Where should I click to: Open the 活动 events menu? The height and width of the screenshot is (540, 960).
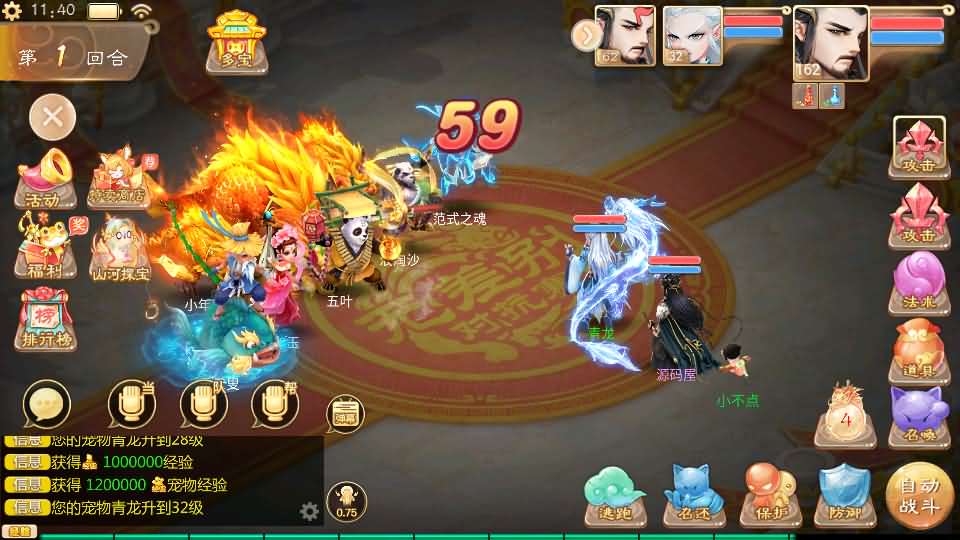(44, 178)
